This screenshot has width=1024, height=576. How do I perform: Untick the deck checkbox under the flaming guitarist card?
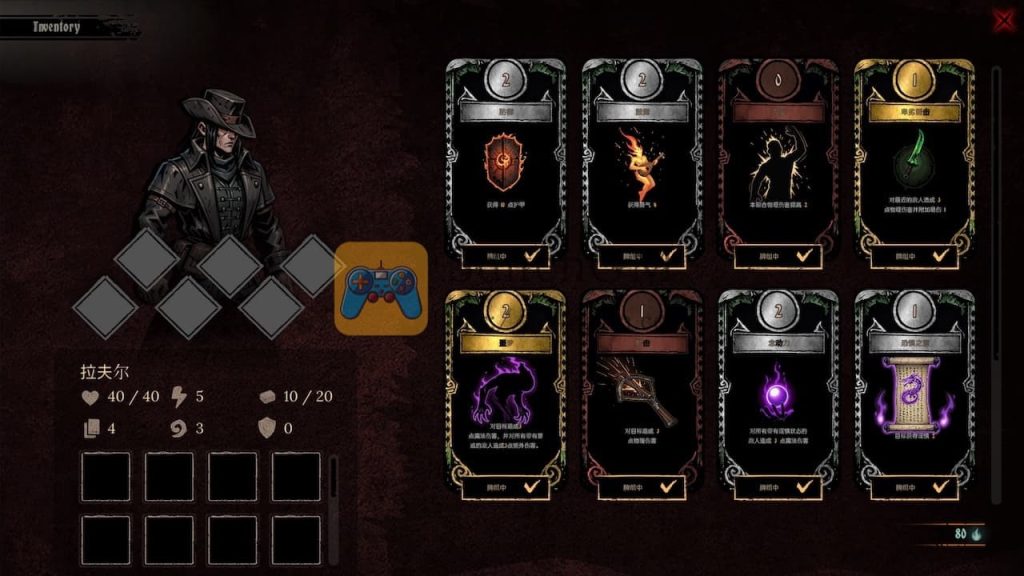[x=668, y=256]
